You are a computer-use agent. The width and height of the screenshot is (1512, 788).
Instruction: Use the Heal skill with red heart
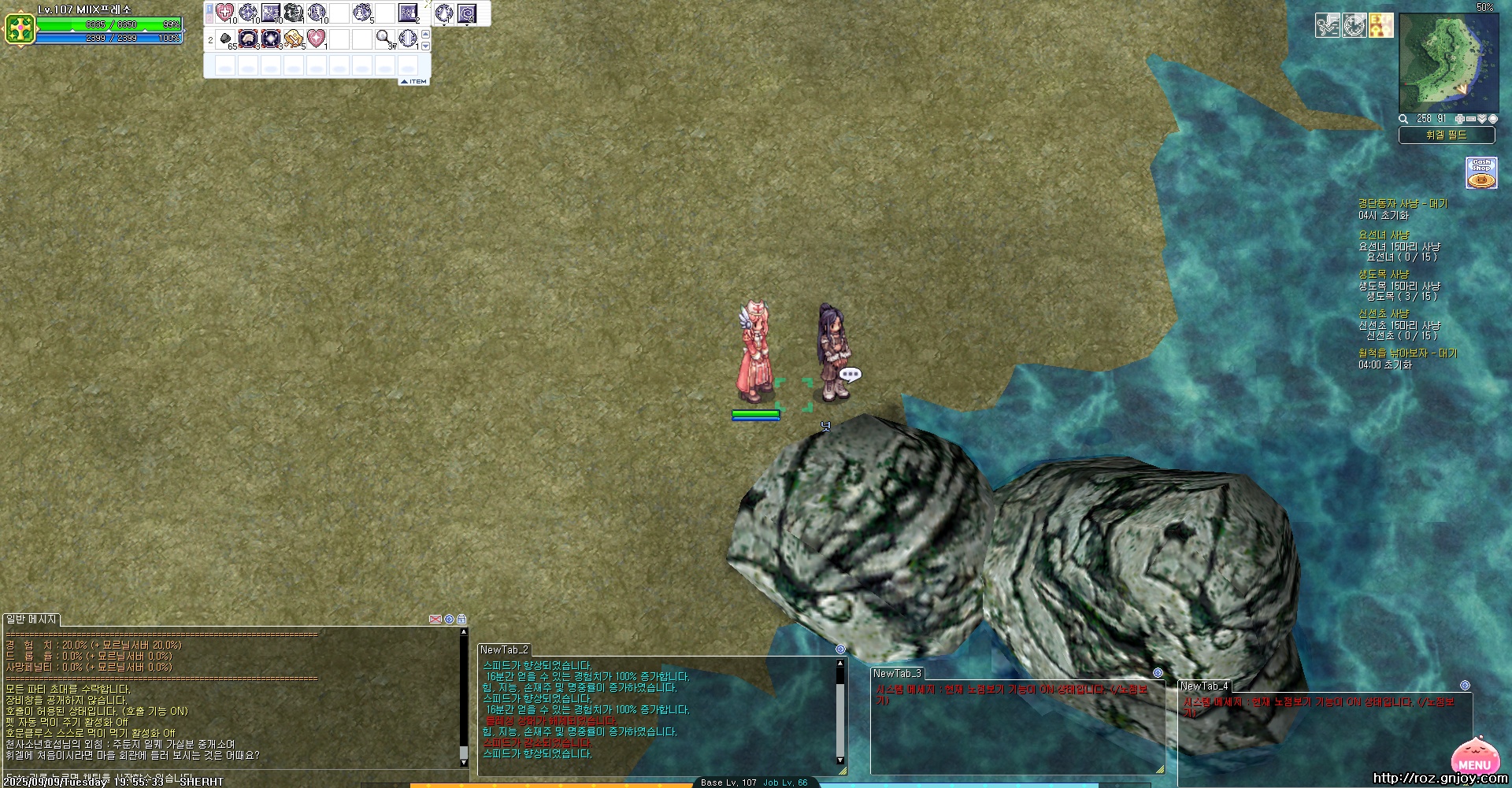point(224,13)
